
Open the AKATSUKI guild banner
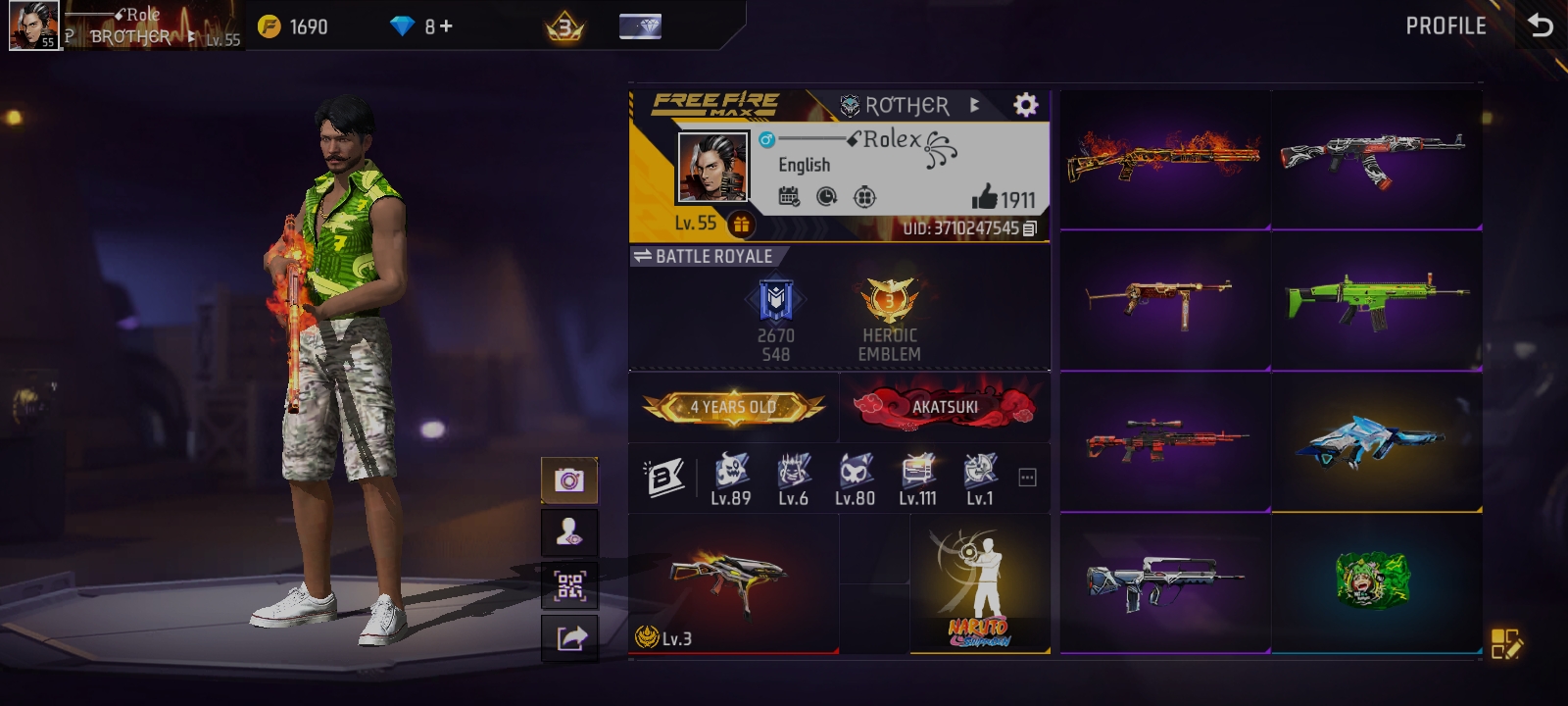944,406
